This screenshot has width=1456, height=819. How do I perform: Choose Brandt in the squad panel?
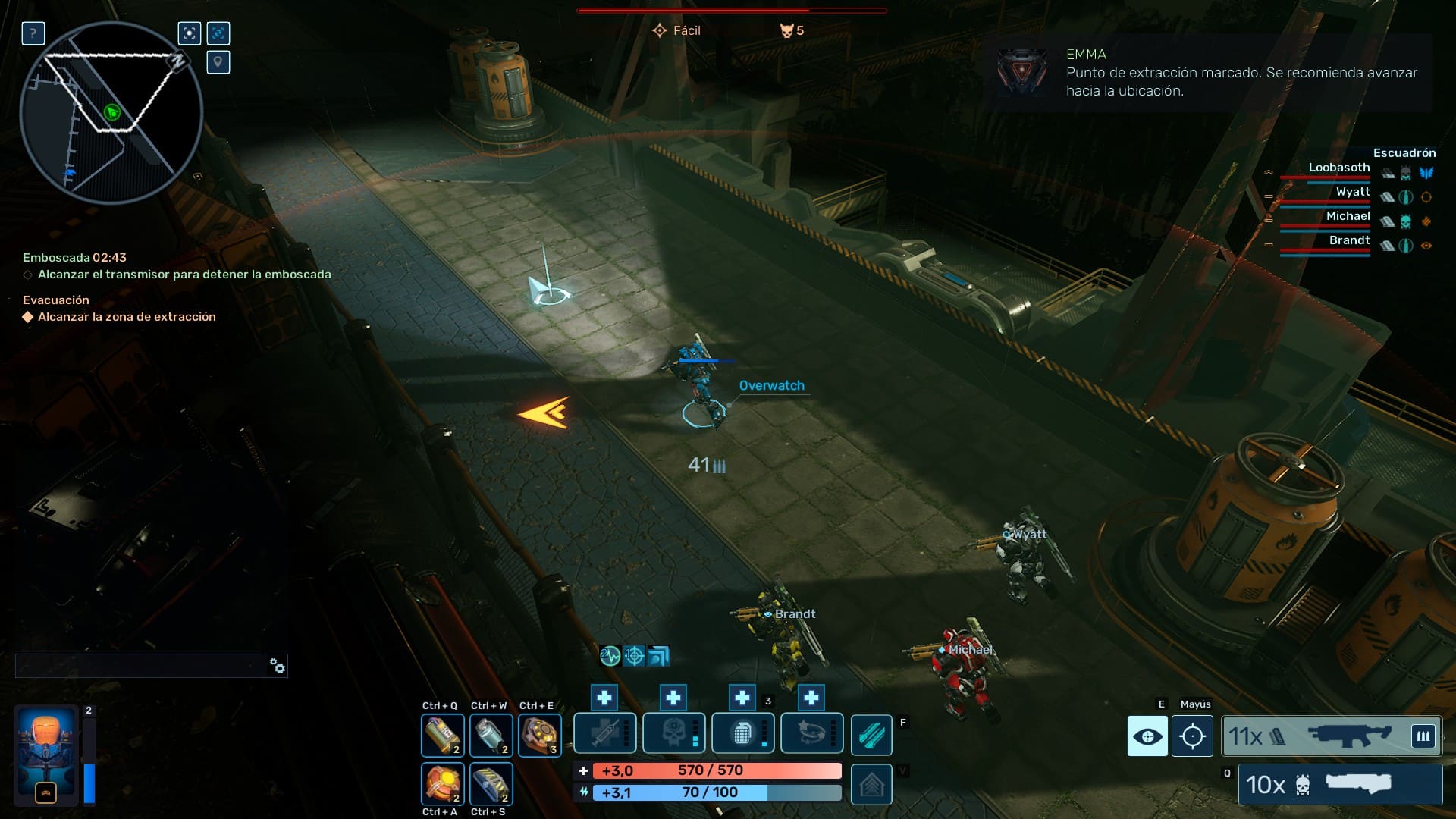(1349, 240)
